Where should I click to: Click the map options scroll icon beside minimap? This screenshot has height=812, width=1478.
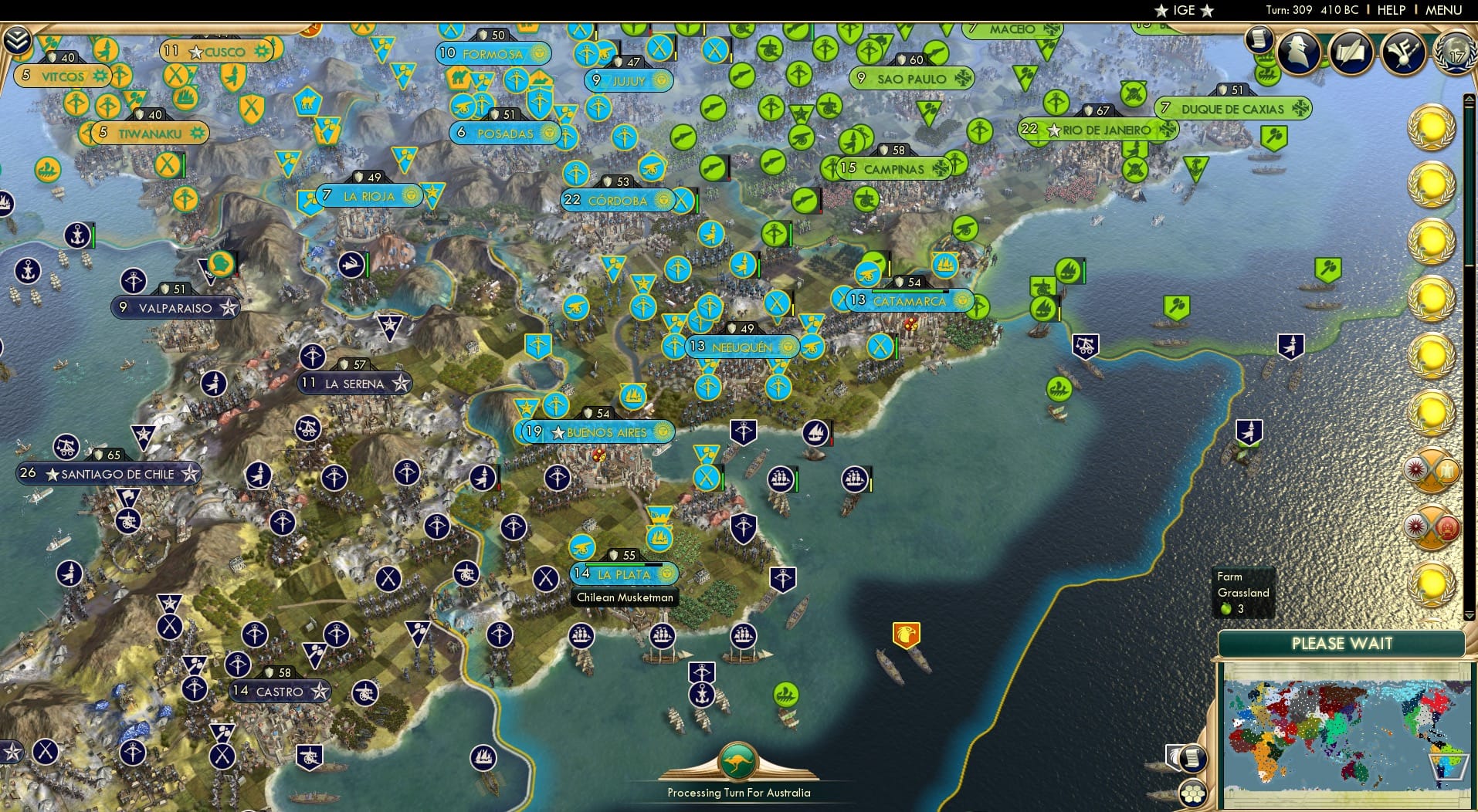pyautogui.click(x=1192, y=756)
